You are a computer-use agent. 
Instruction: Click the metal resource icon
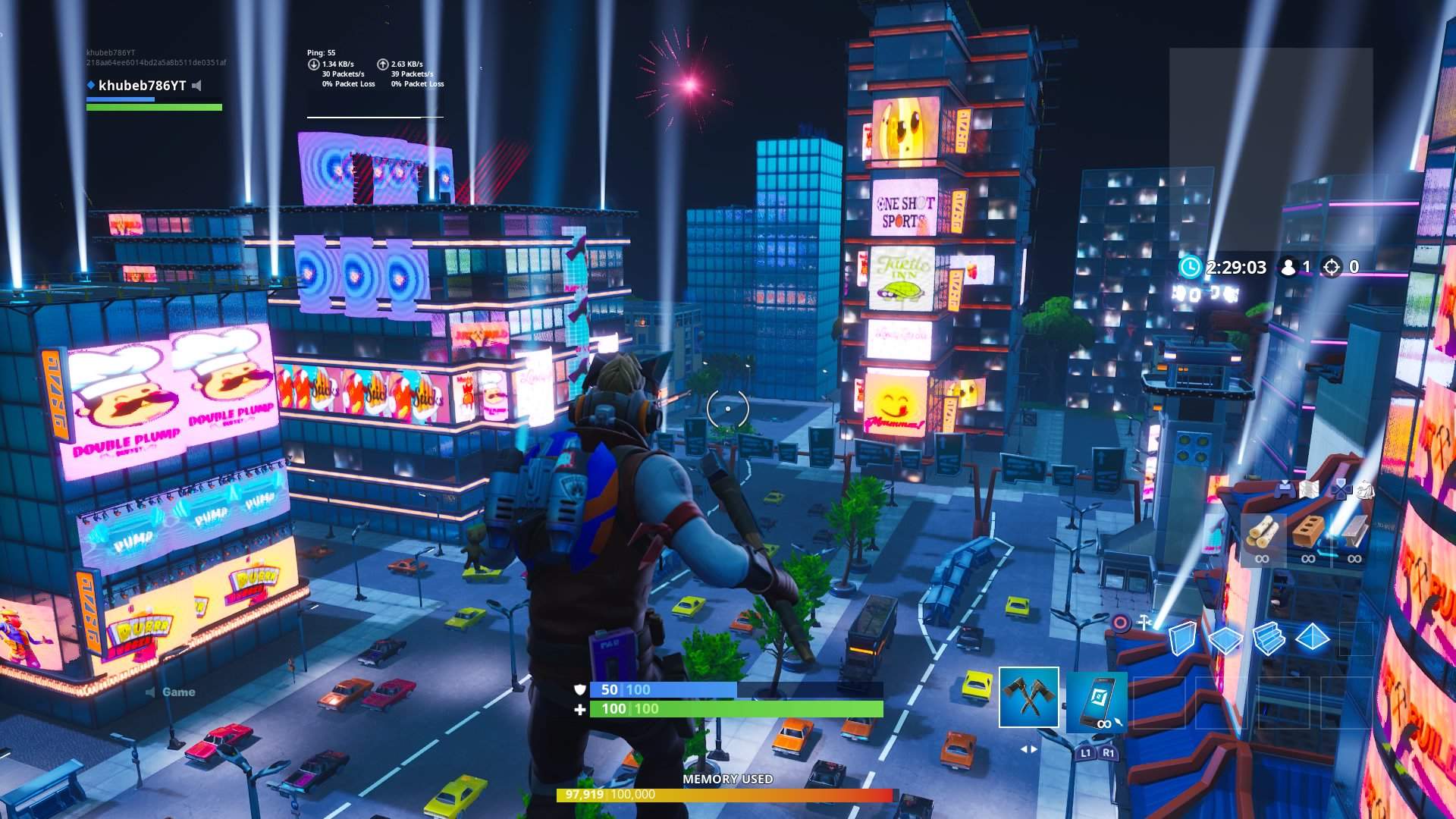(x=1354, y=531)
